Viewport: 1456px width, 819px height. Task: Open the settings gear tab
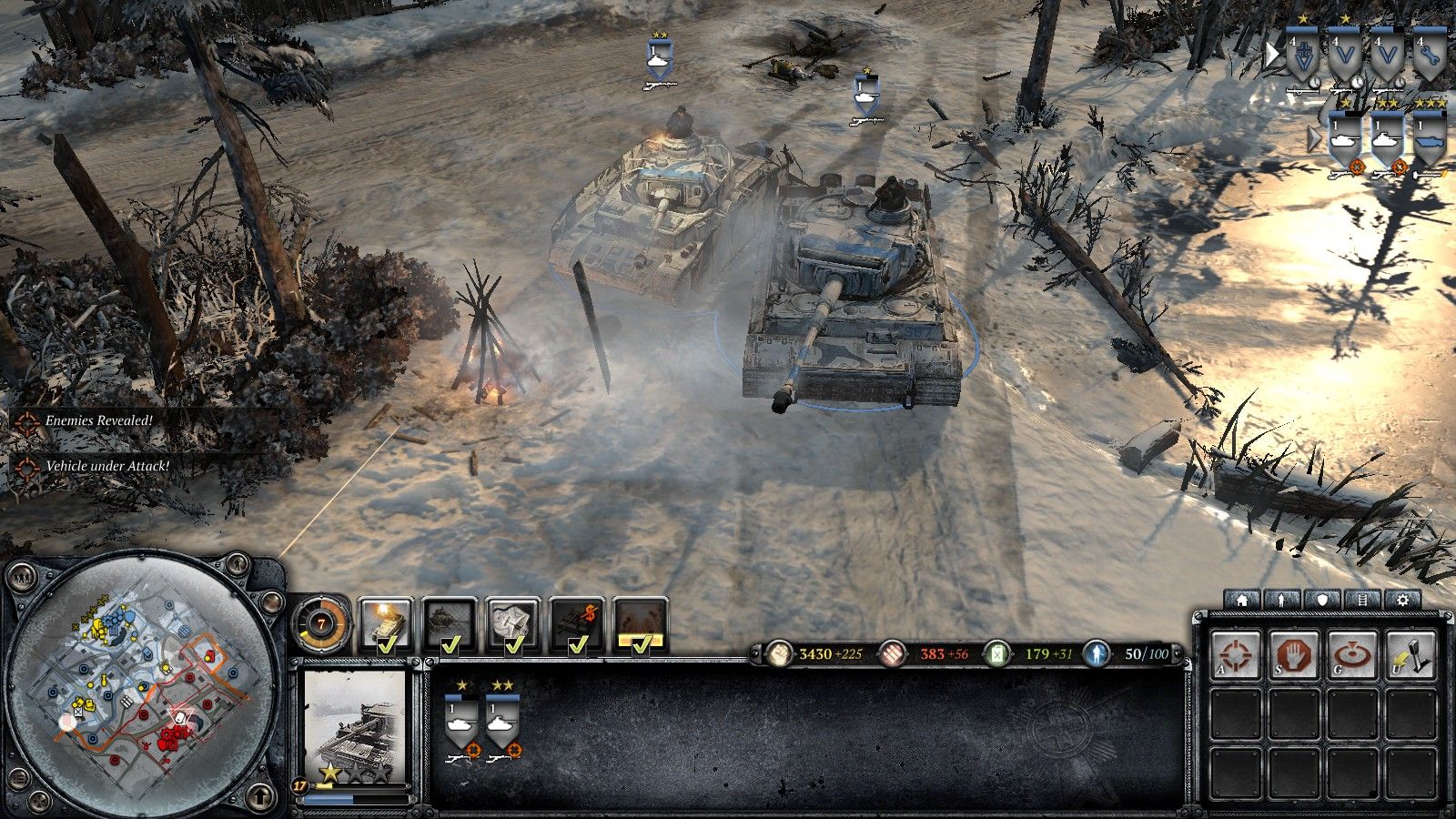coord(1402,600)
